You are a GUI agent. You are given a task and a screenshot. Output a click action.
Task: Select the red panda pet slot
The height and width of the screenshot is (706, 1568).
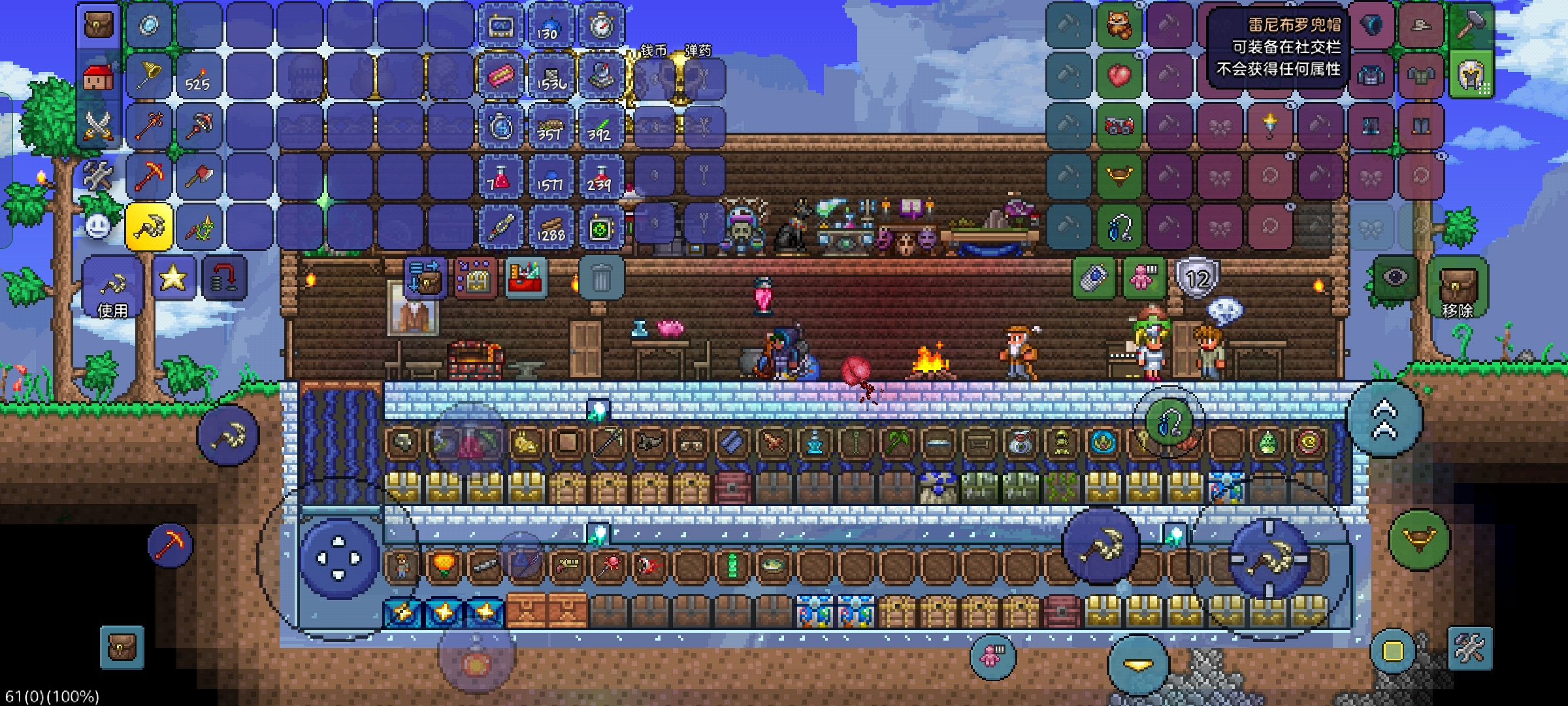pos(1119,26)
